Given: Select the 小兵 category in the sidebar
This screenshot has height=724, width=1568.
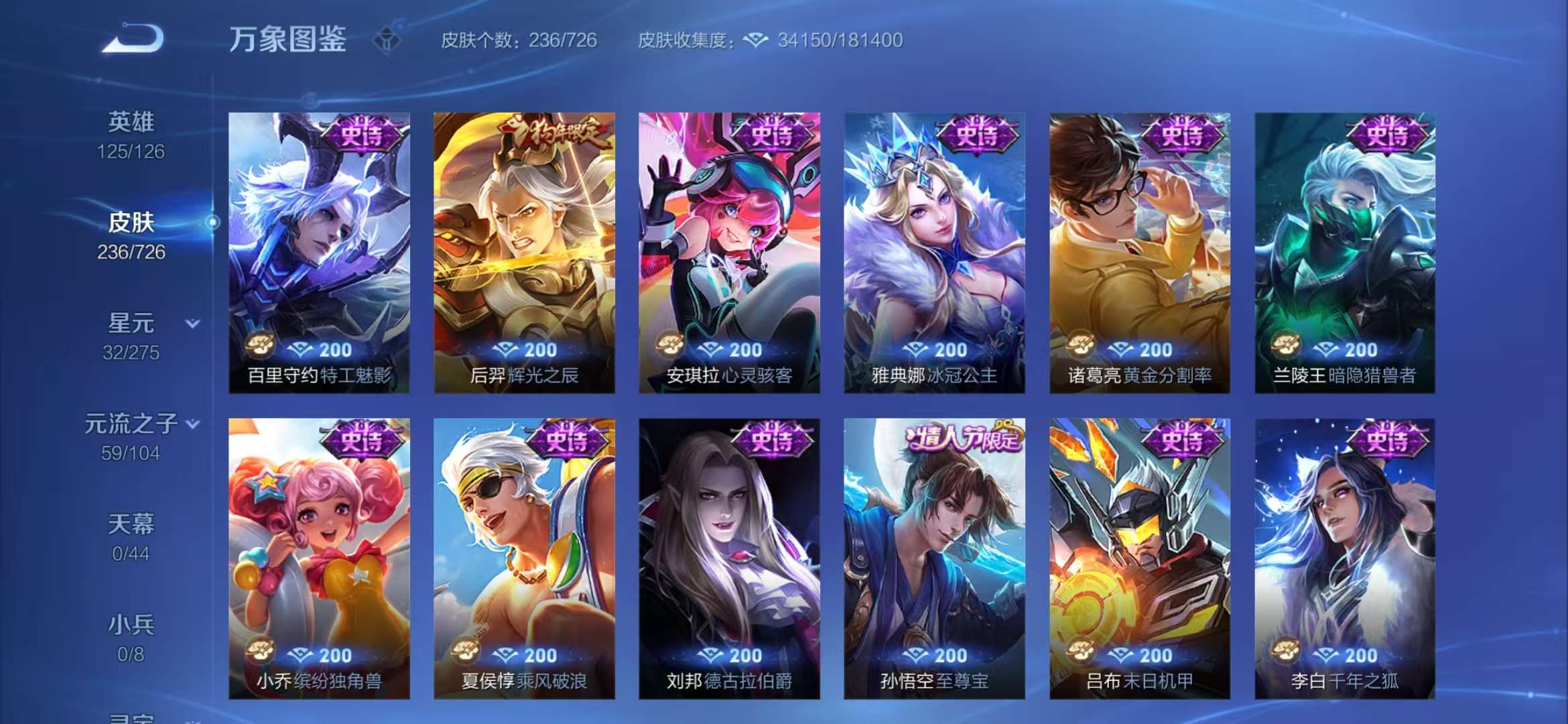Looking at the screenshot, I should [x=131, y=623].
